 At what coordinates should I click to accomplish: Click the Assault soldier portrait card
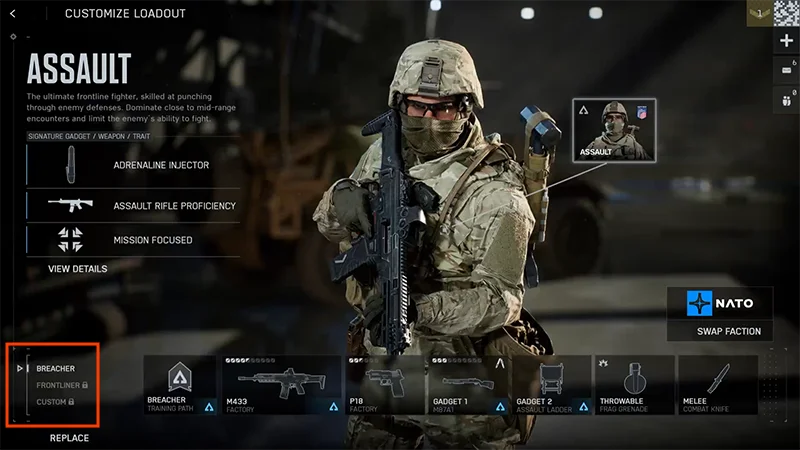click(x=610, y=130)
